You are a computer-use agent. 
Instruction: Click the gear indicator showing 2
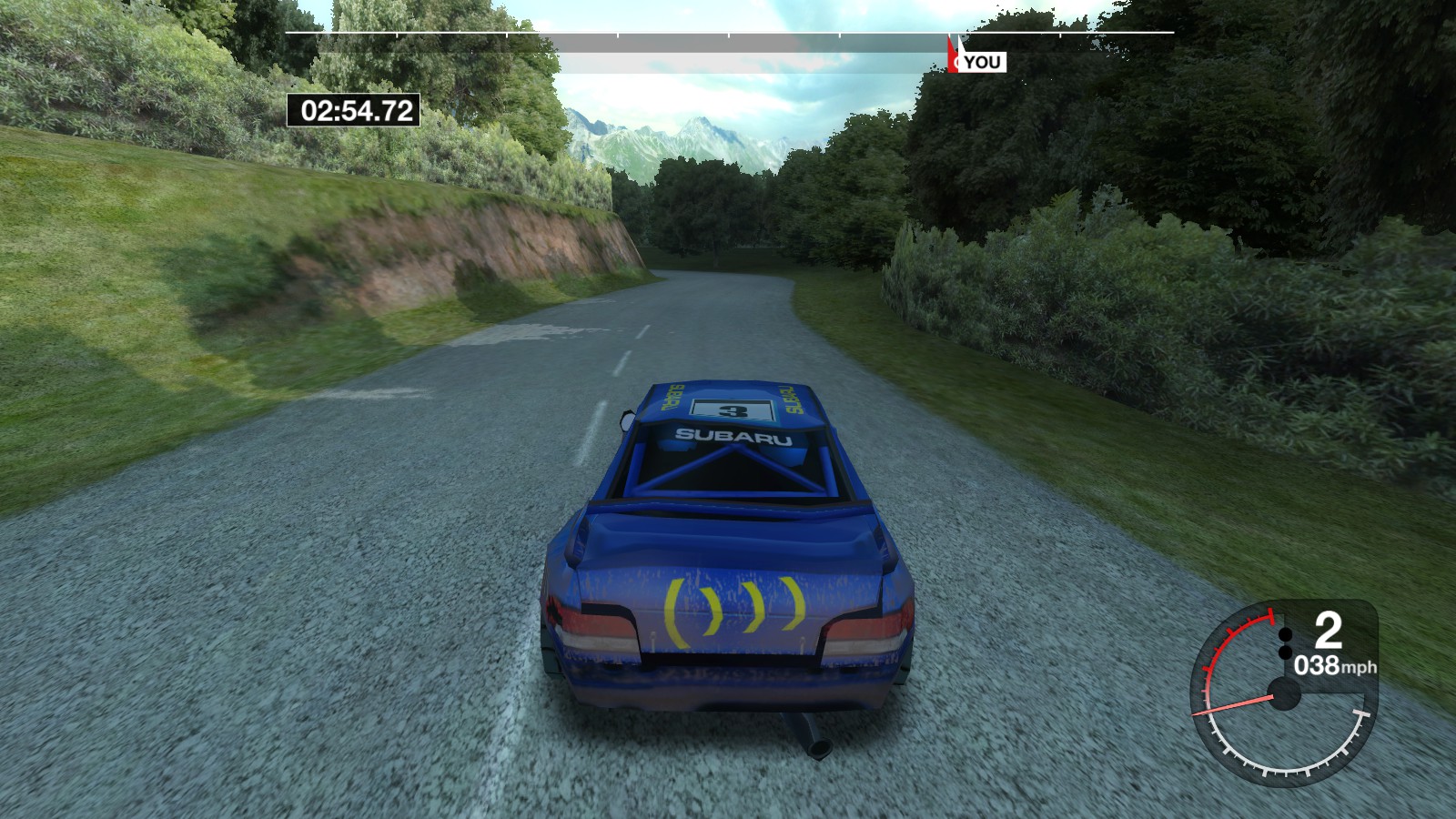click(1328, 632)
